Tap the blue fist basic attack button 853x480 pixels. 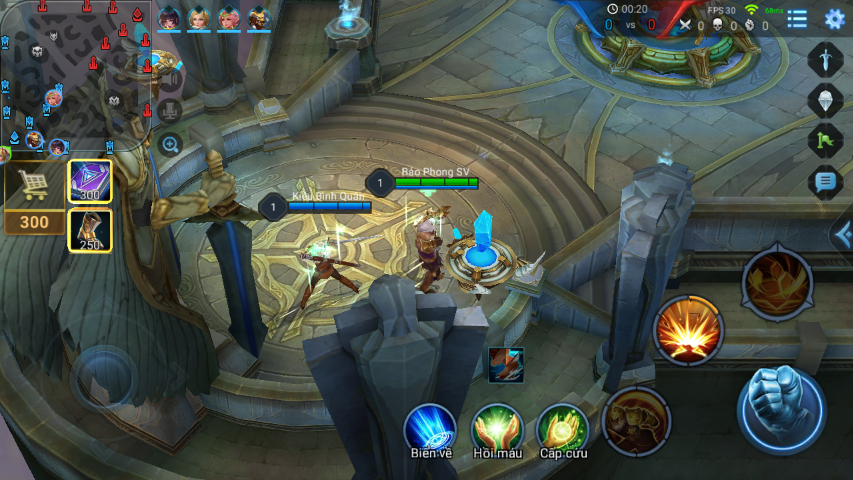(781, 410)
